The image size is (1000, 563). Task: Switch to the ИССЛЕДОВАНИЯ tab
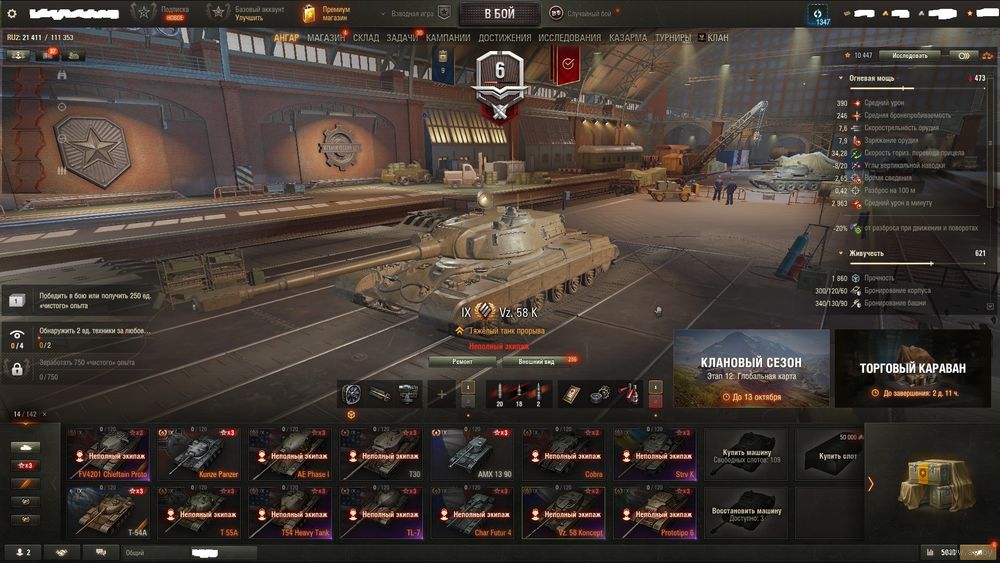click(x=570, y=38)
